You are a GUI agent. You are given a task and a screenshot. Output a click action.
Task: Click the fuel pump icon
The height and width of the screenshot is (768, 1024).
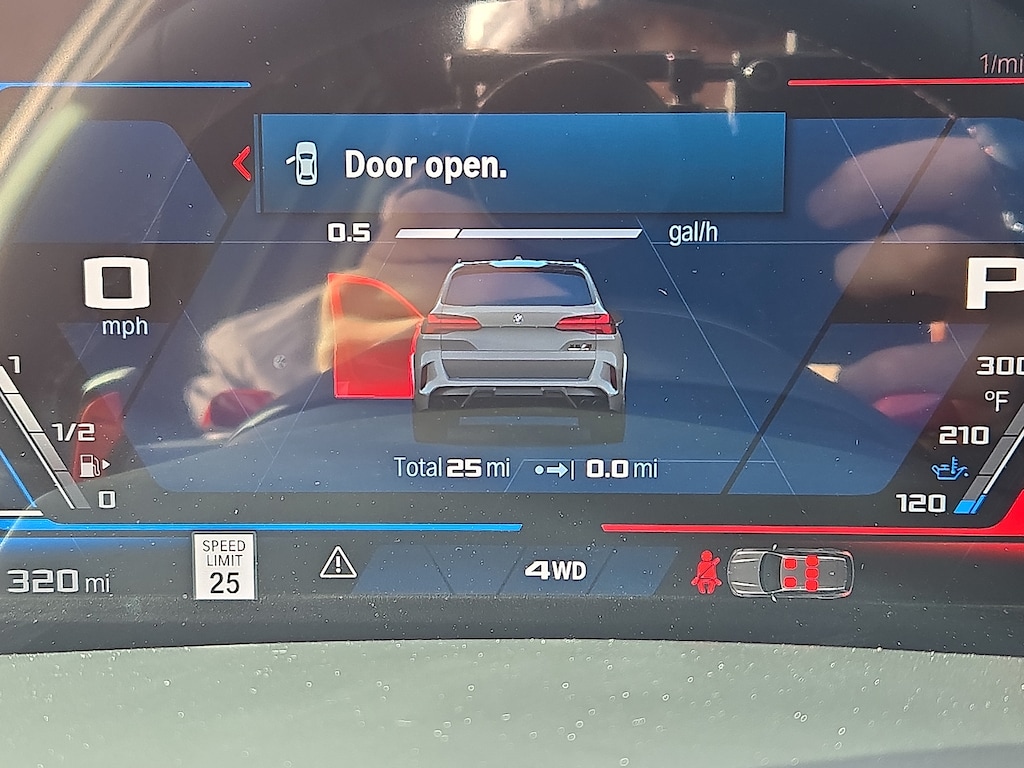point(91,465)
